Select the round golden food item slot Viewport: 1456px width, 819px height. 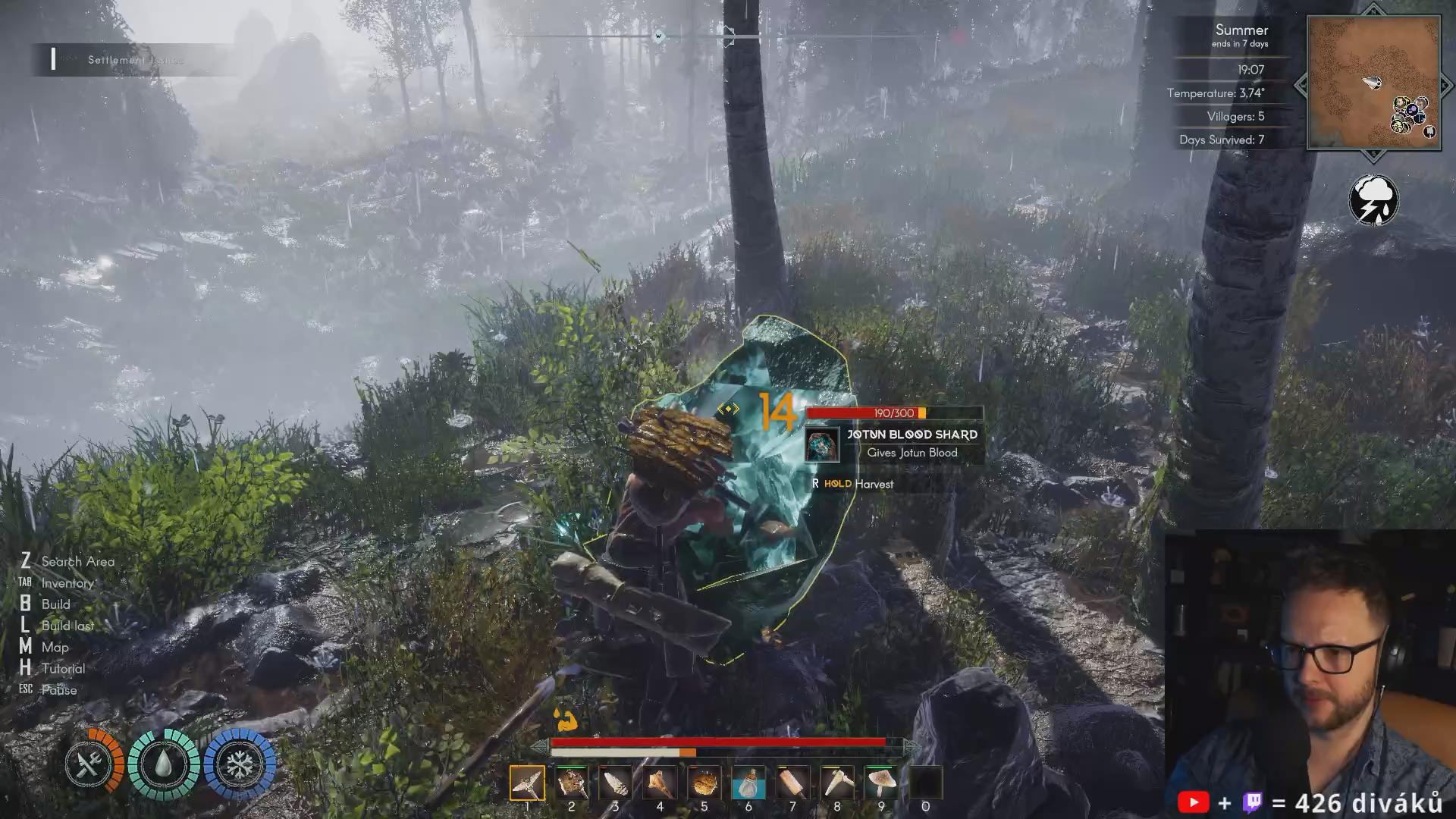coord(704,783)
